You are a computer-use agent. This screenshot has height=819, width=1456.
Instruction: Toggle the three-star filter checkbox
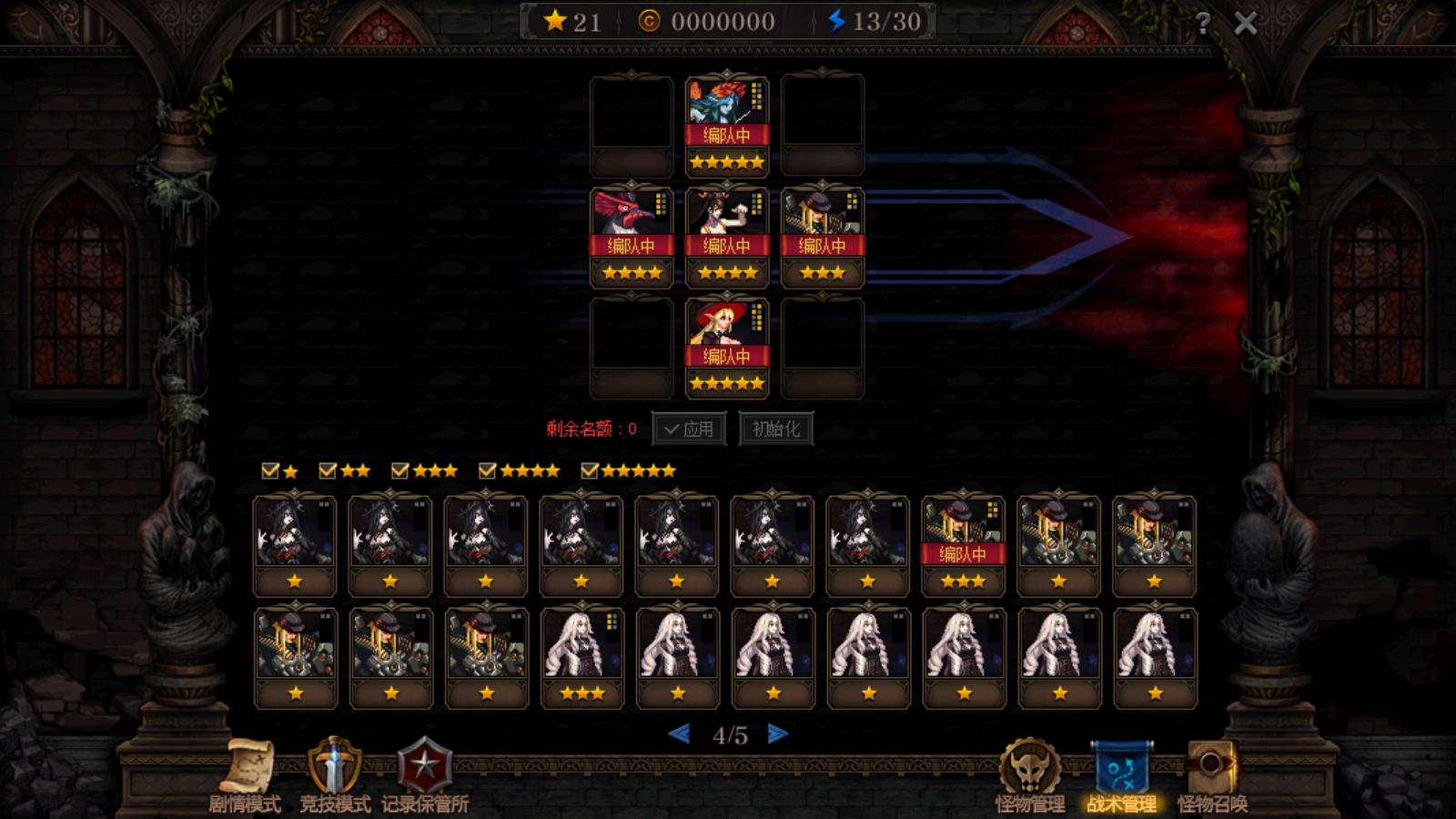(x=400, y=470)
